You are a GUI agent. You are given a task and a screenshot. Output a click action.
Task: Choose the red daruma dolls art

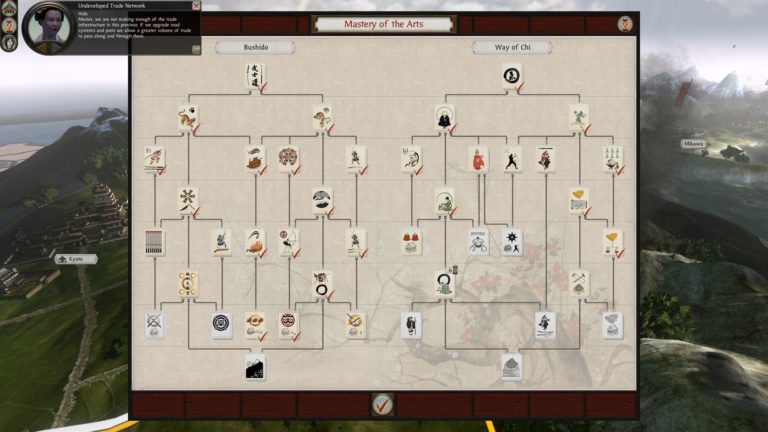(x=411, y=241)
